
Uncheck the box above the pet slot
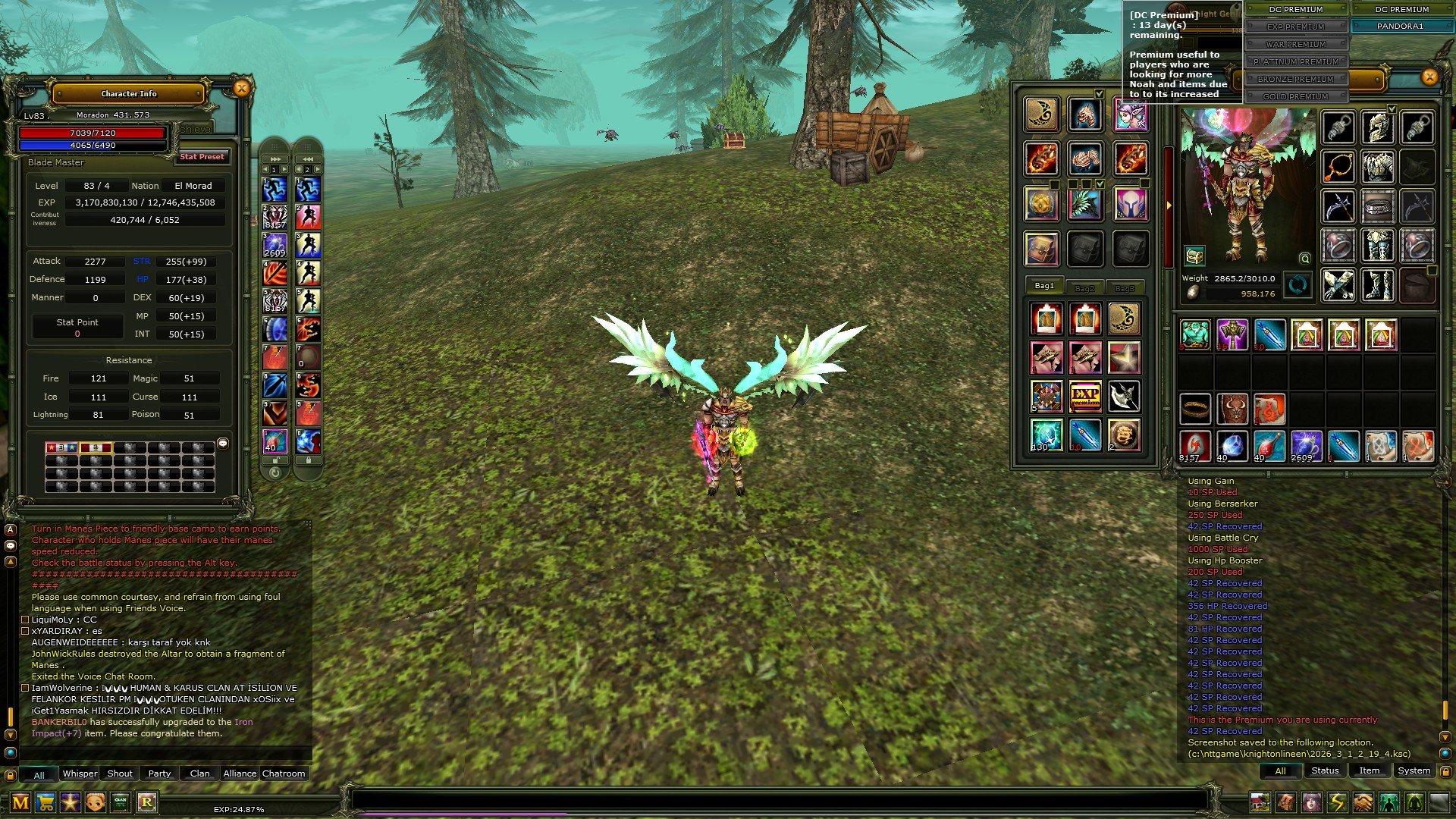pyautogui.click(x=1100, y=94)
